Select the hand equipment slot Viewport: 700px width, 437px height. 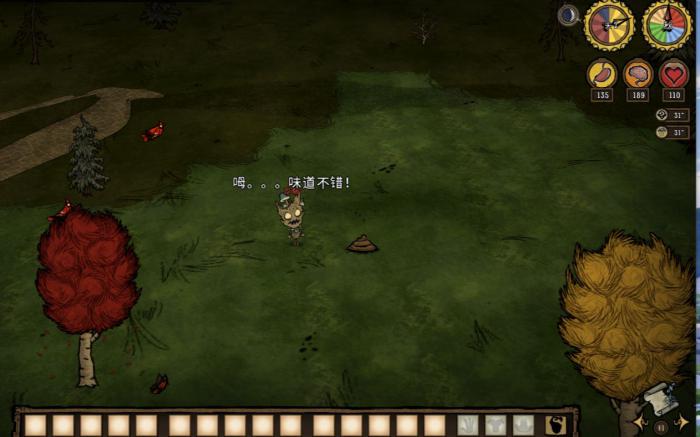[467, 425]
